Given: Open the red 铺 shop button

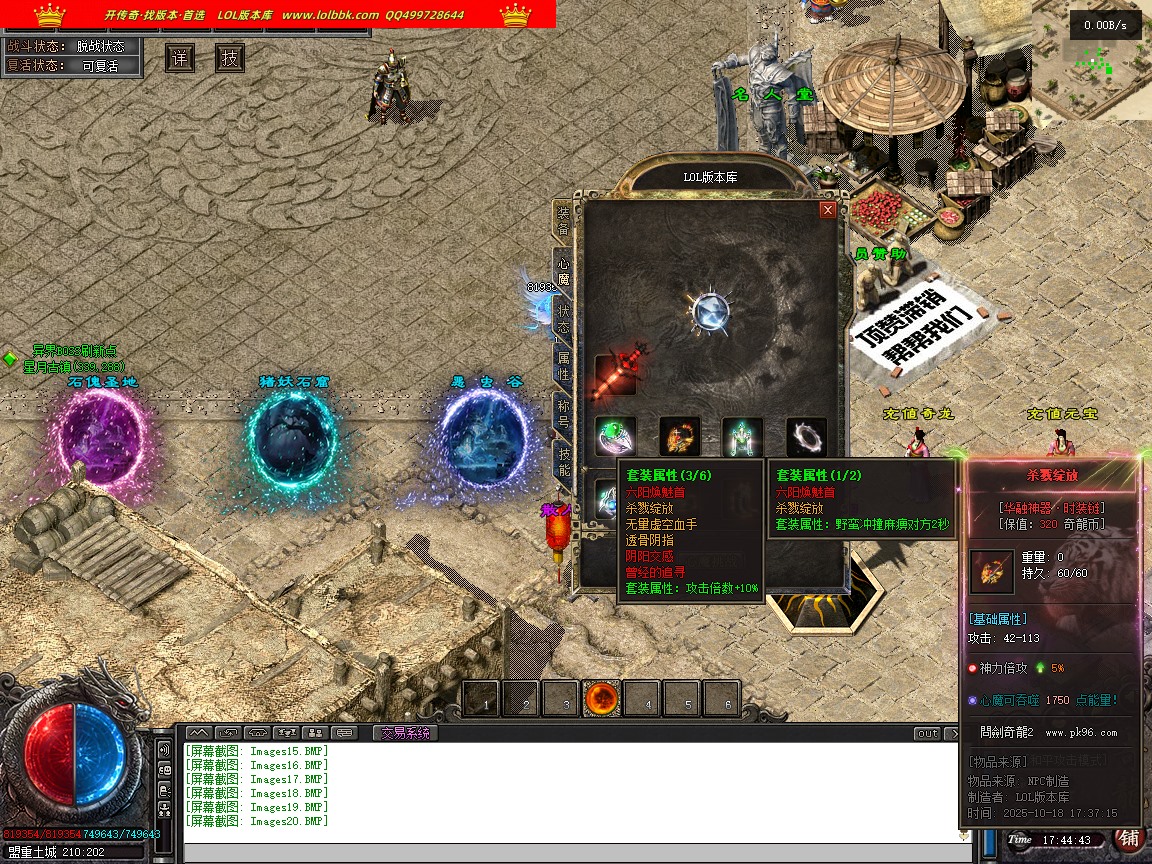Looking at the screenshot, I should (x=1129, y=838).
